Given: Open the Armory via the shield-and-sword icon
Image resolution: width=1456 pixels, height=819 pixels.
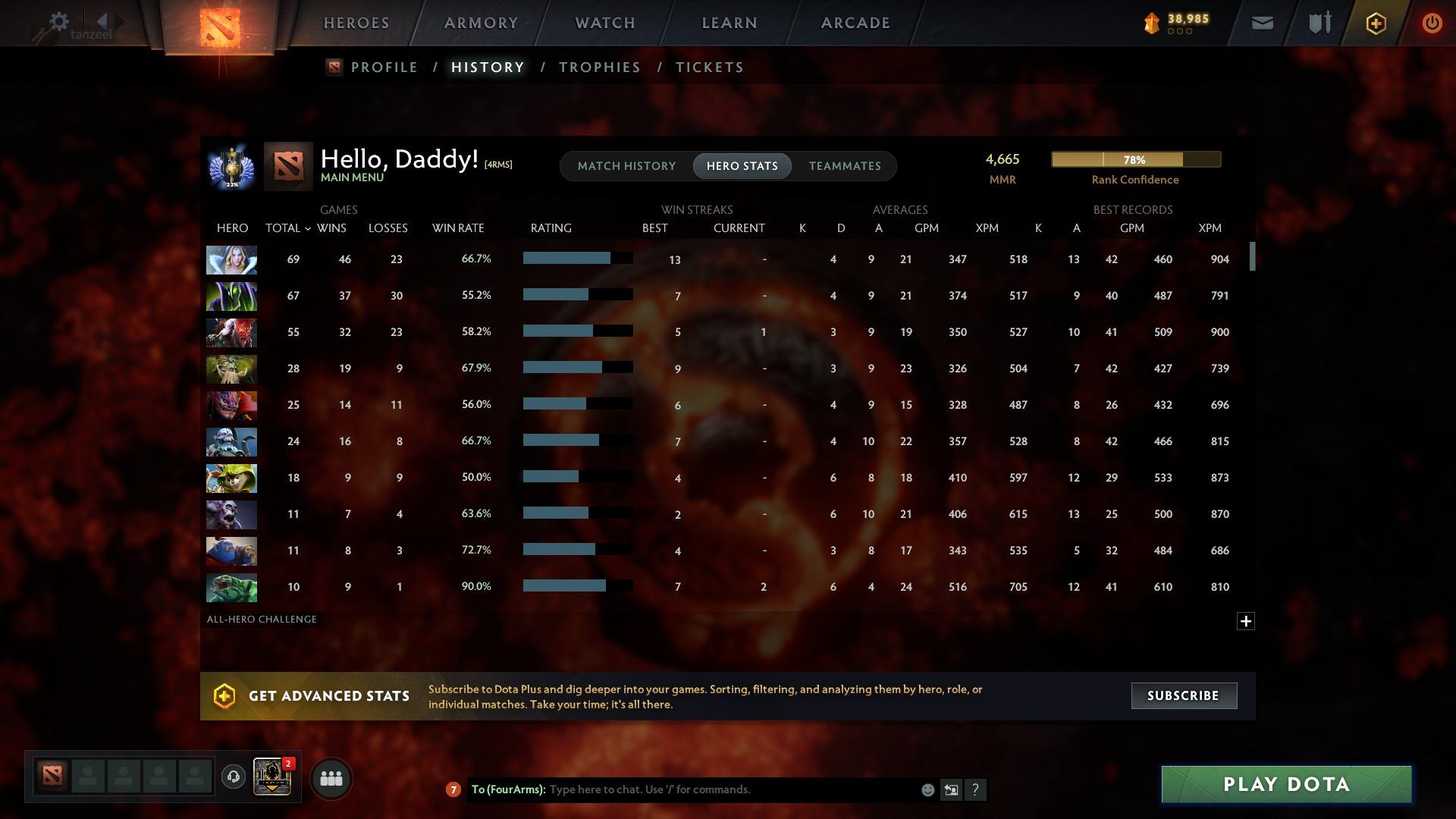Looking at the screenshot, I should click(x=1319, y=23).
